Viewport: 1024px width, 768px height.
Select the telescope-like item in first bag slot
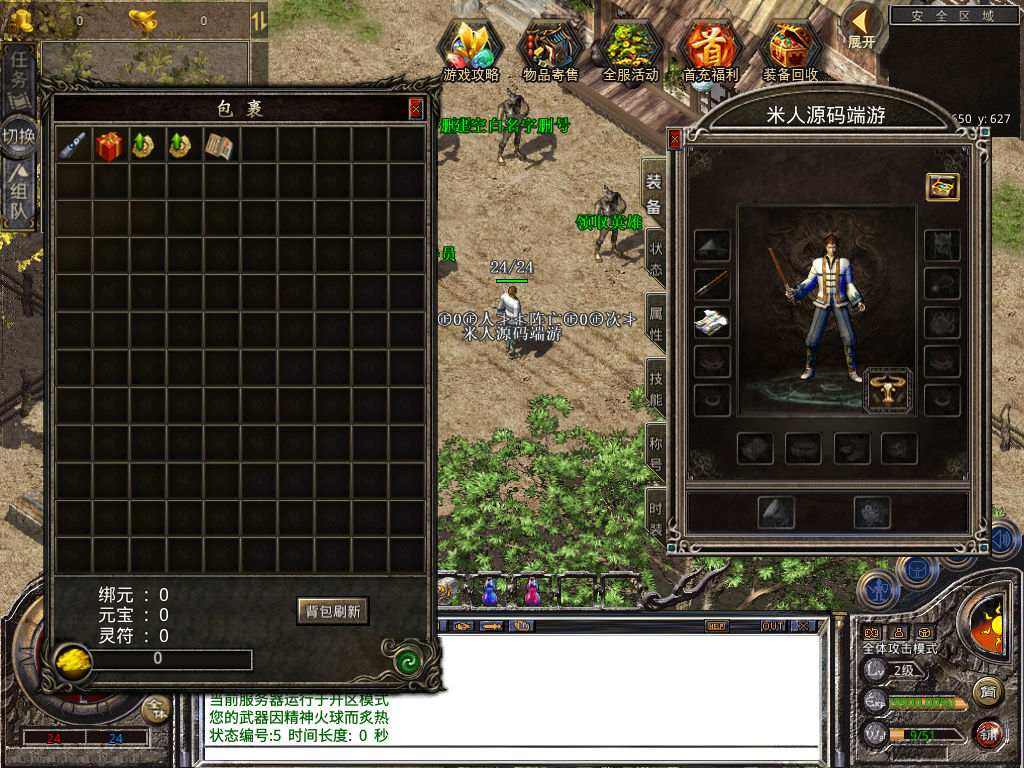(72, 146)
